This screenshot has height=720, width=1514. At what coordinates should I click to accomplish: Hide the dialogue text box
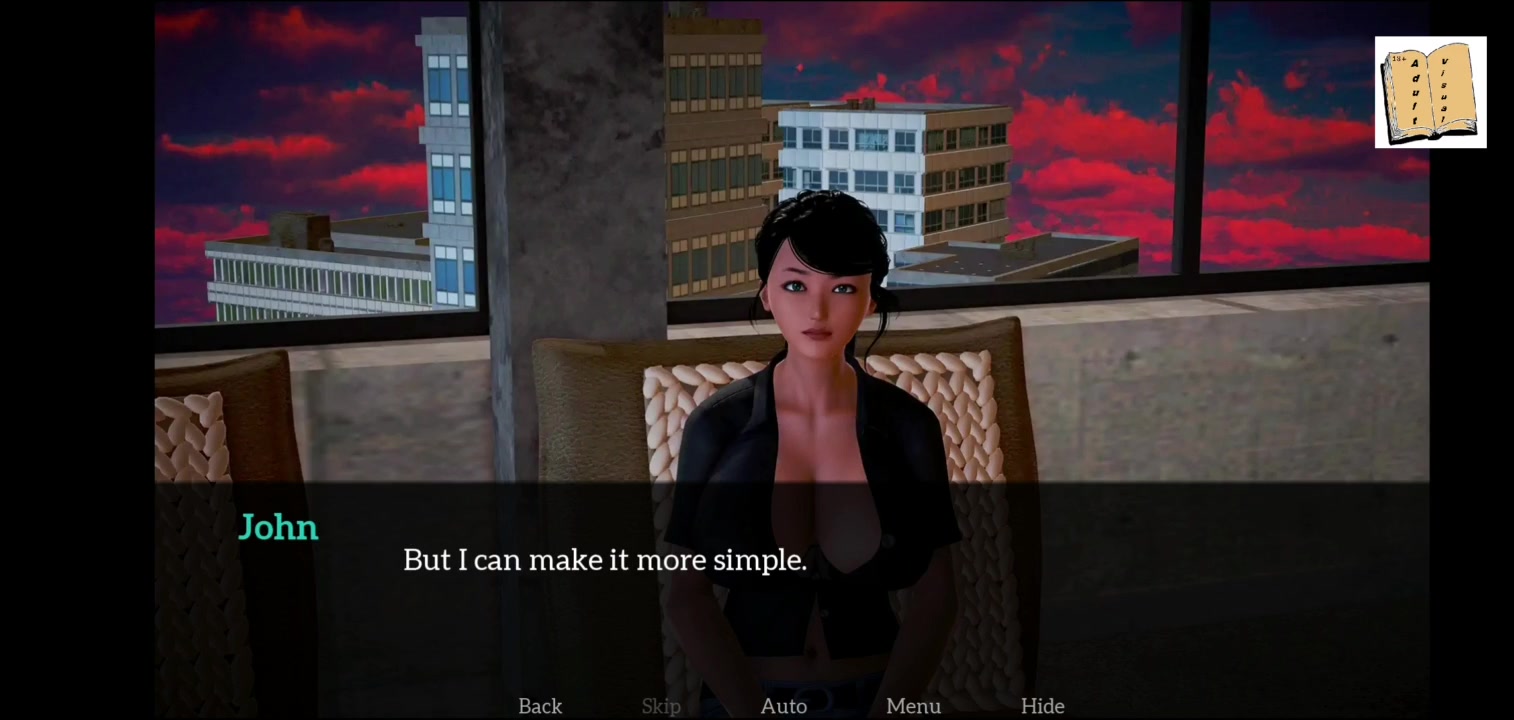click(x=1042, y=706)
